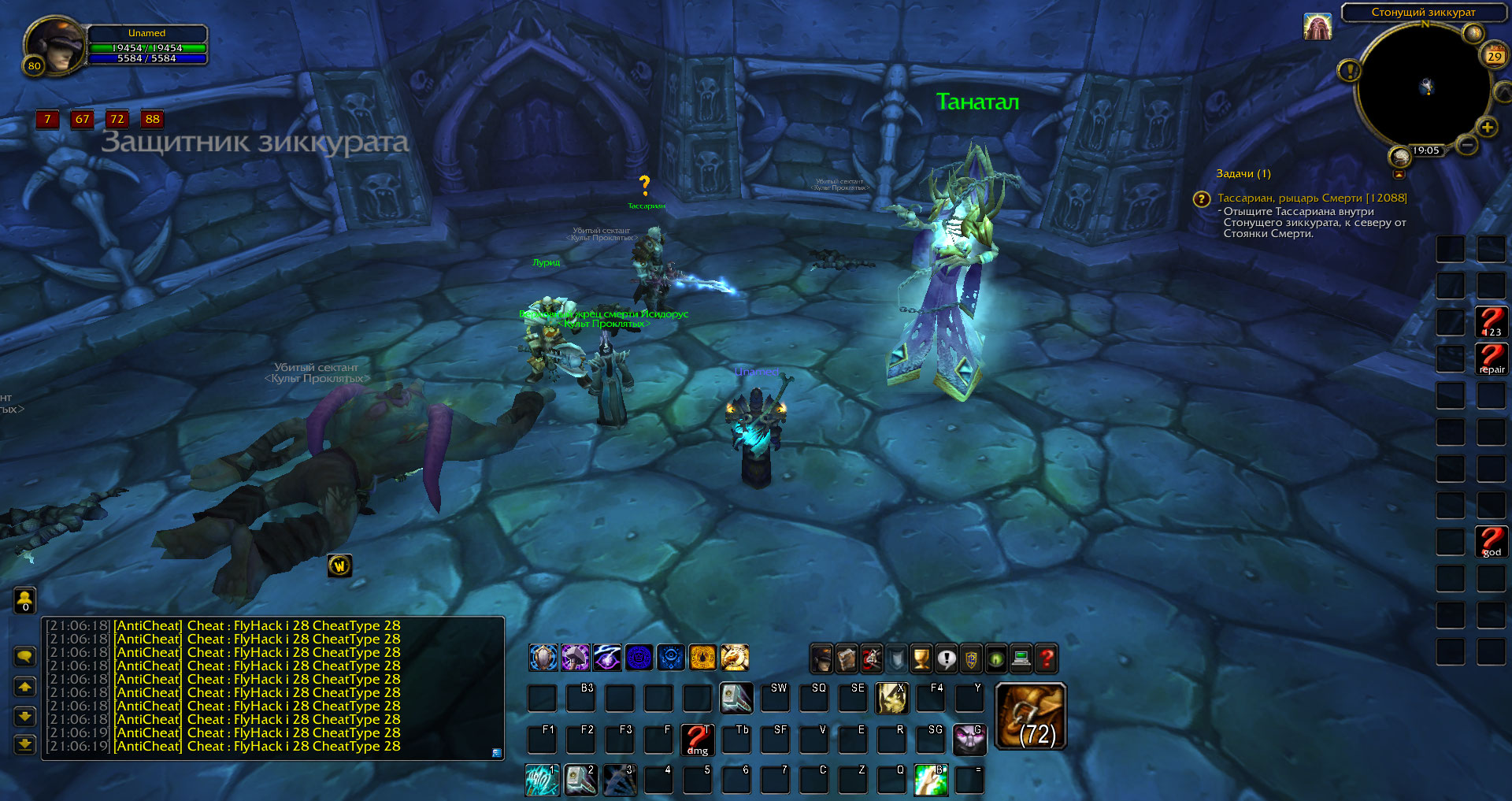Click the red question mark help button
1512x801 pixels.
coord(1047,658)
